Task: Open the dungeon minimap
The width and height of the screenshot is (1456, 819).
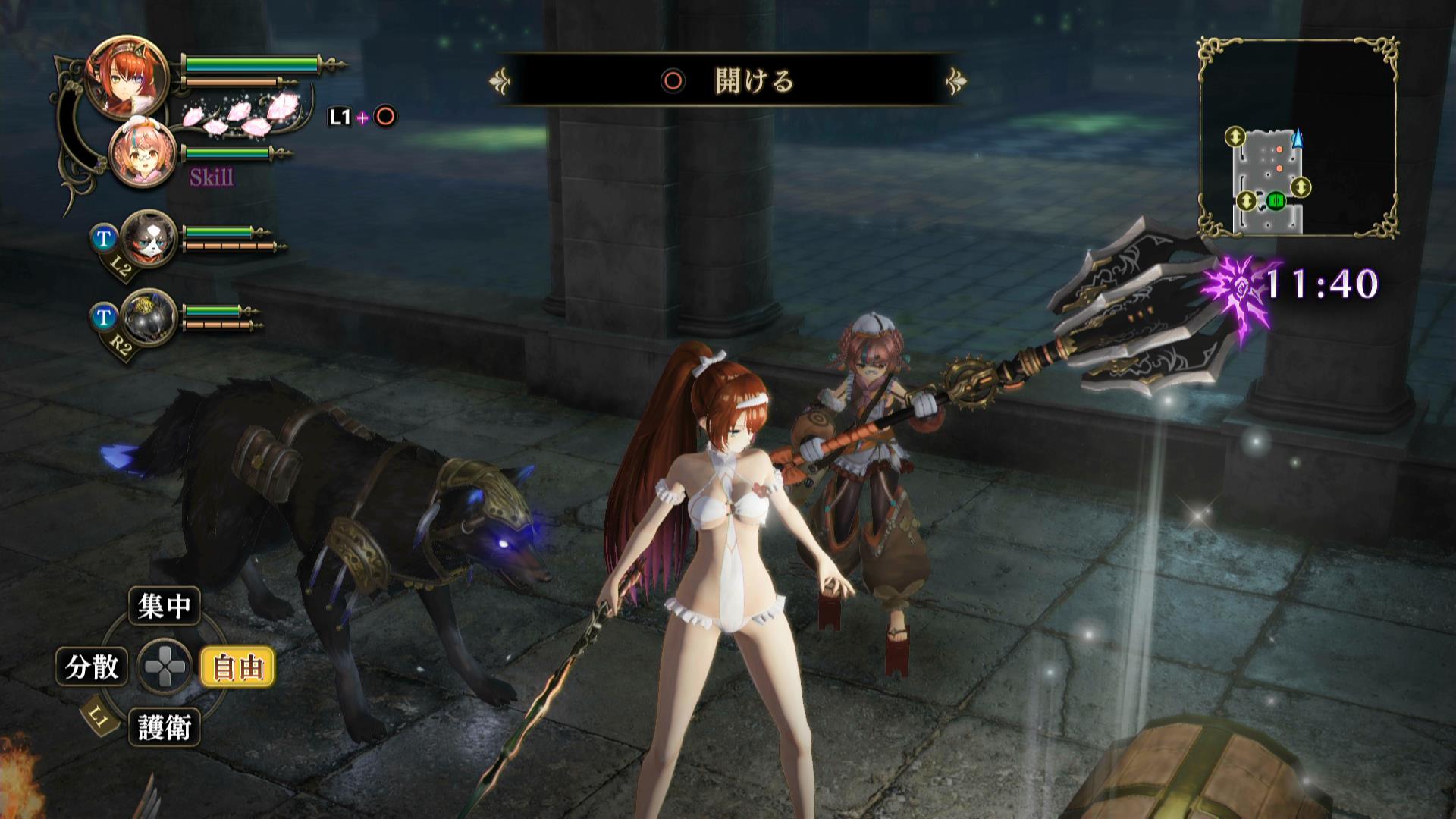Action: (1298, 136)
